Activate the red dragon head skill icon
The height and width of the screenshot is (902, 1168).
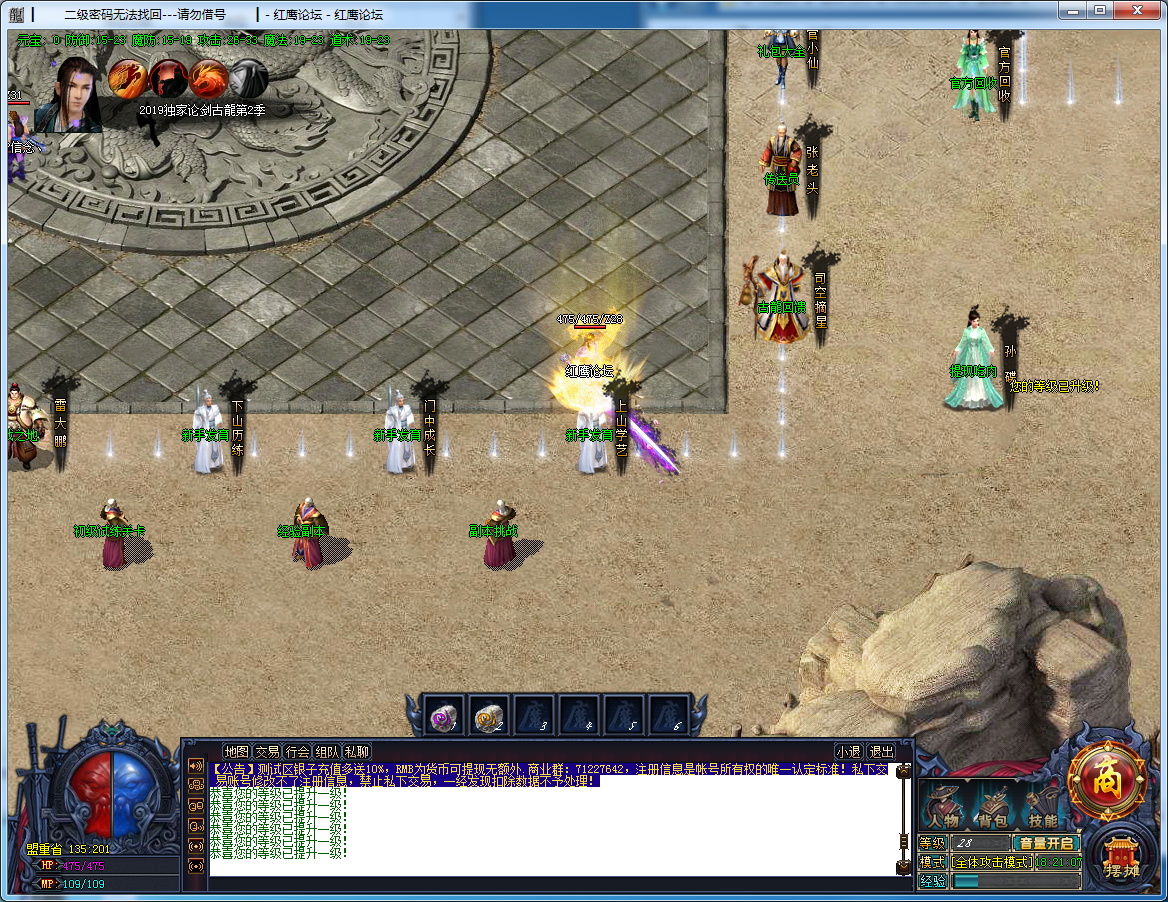click(209, 78)
